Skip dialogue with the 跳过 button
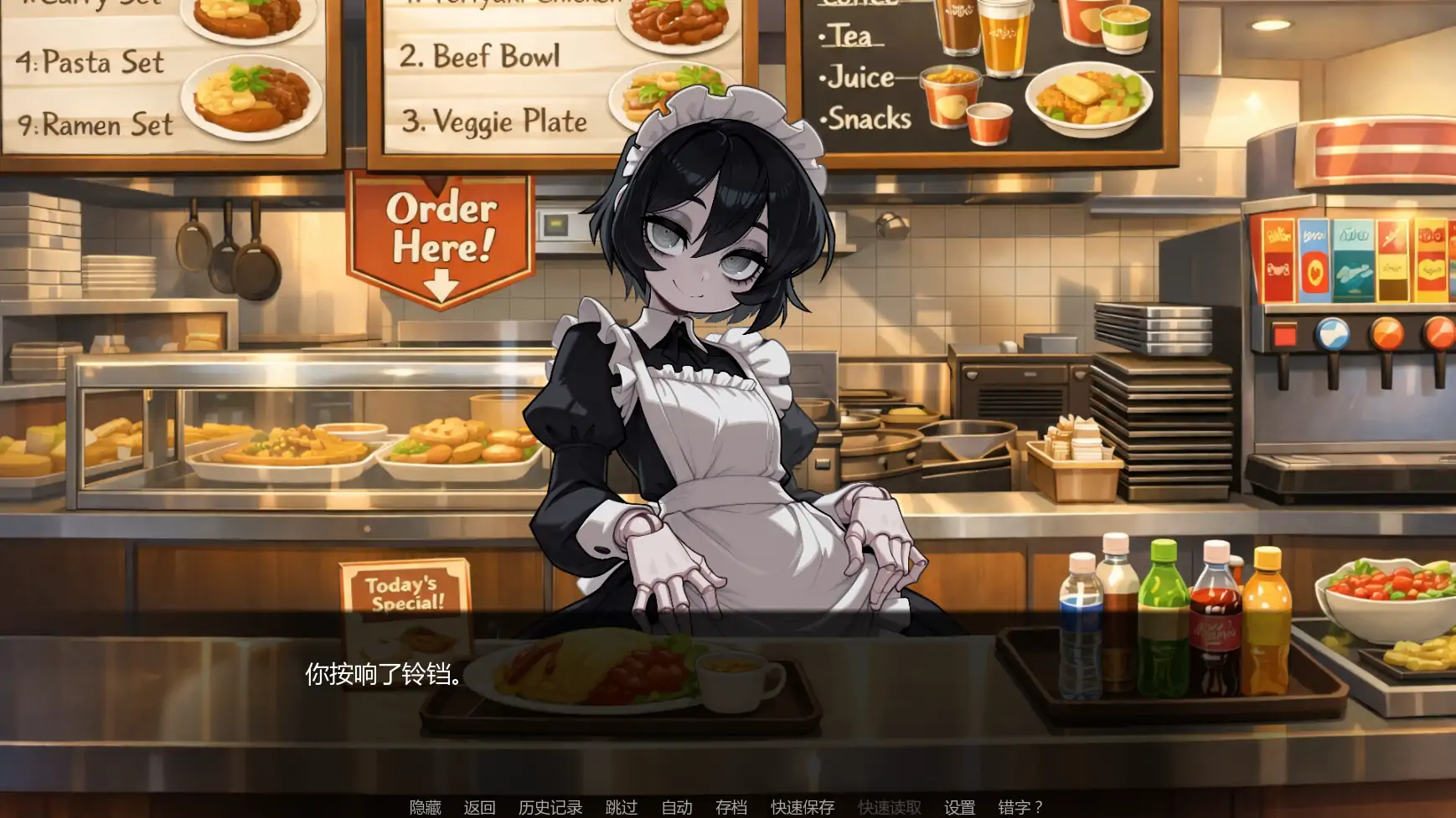This screenshot has height=818, width=1456. coord(621,807)
